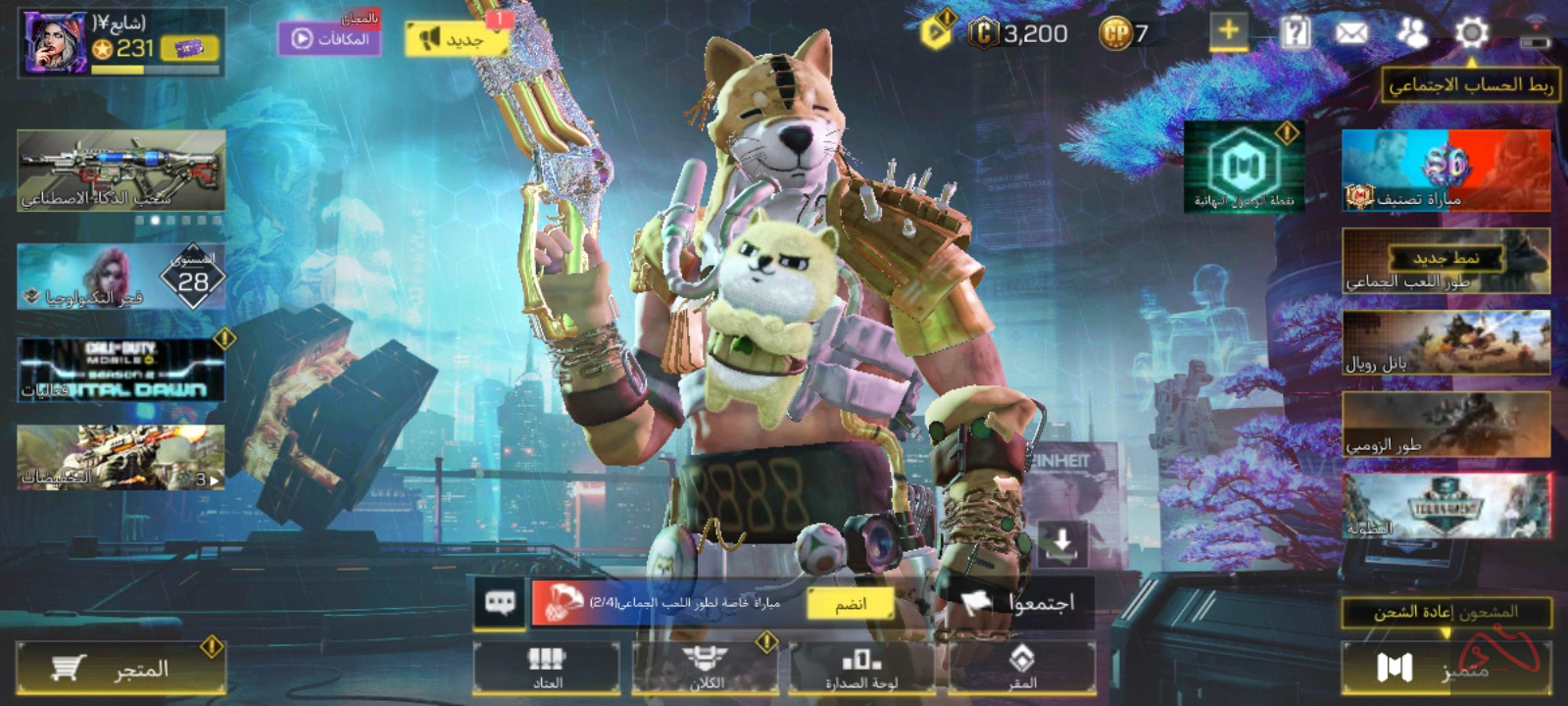Open the Tournament mode tile
Screen dimensions: 1568x706
click(x=1445, y=506)
